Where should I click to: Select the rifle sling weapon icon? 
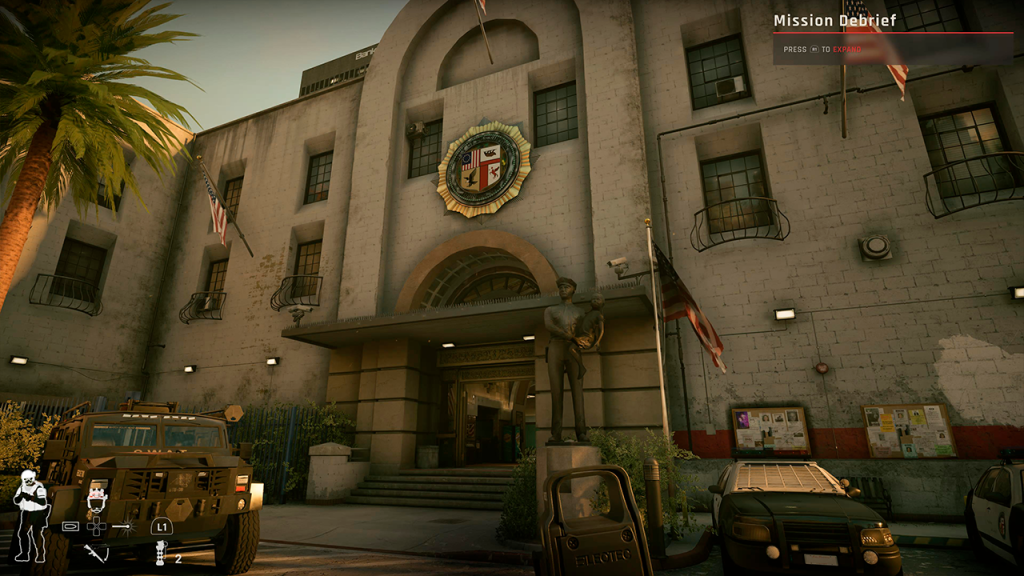coord(97,553)
